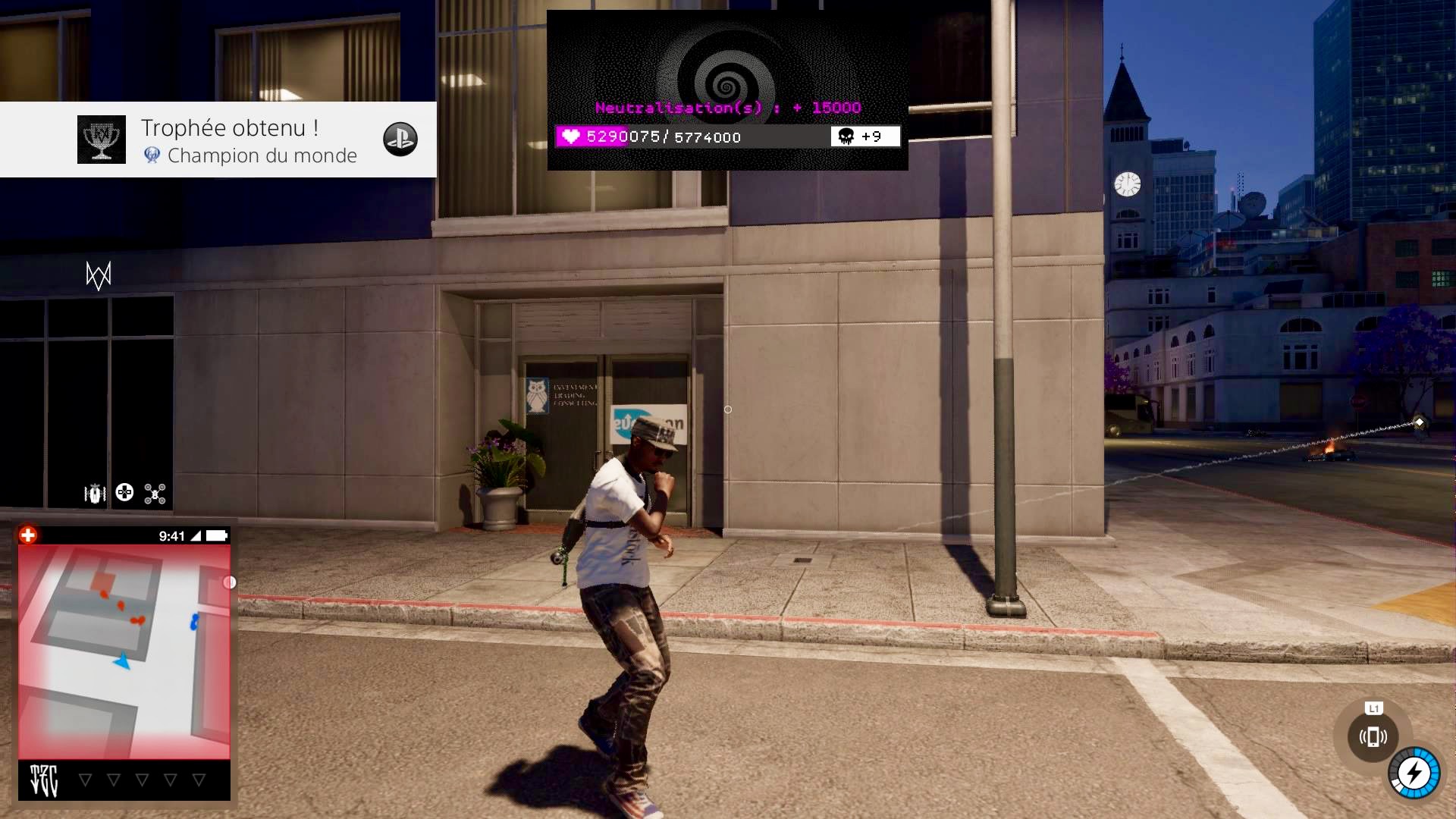Click the blue player arrow on the minimap
The image size is (1456, 819).
pyautogui.click(x=123, y=661)
